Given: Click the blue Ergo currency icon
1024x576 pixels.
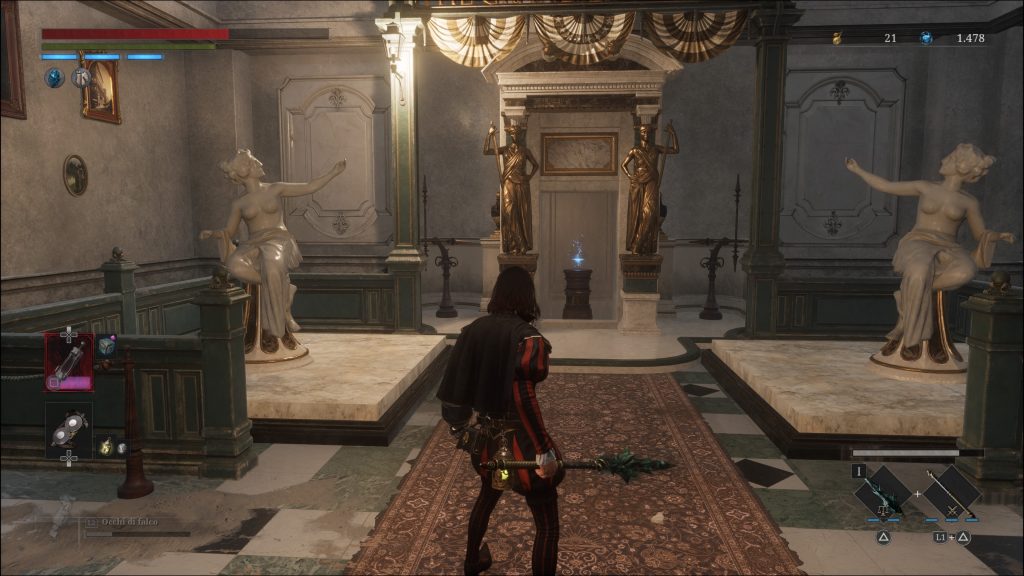Looking at the screenshot, I should pos(925,38).
